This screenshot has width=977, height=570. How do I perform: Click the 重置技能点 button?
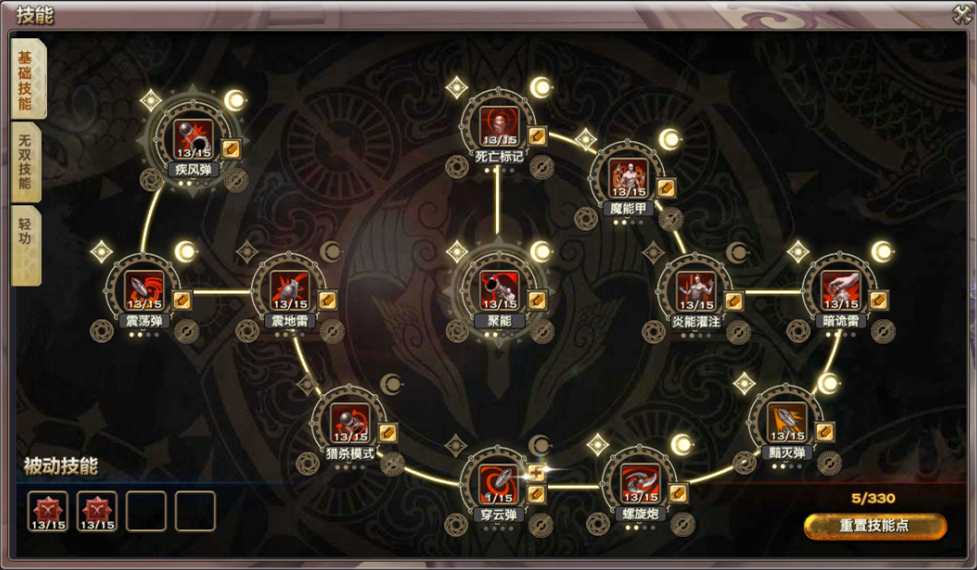click(x=874, y=526)
